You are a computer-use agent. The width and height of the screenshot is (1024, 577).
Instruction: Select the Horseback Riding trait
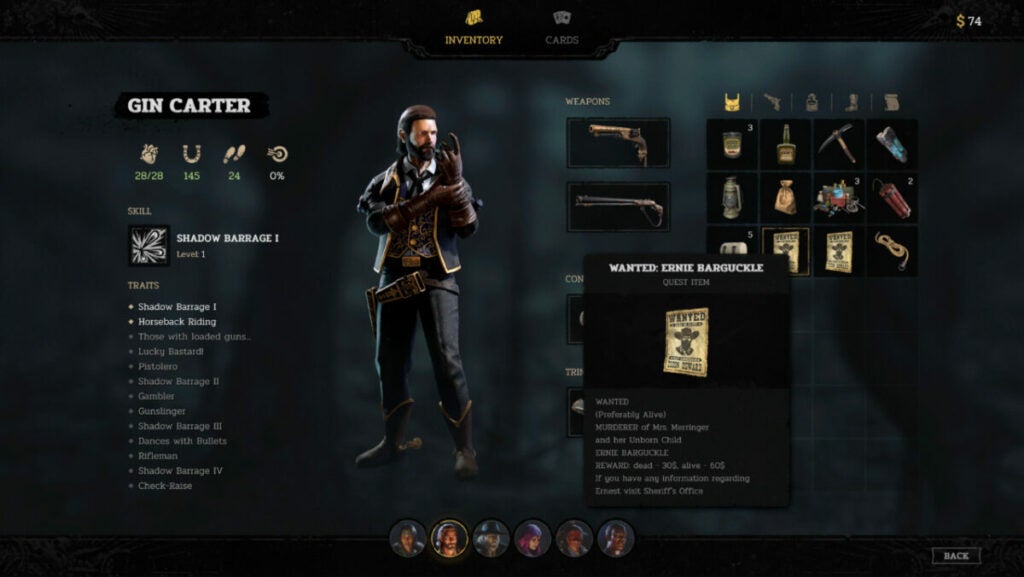176,322
